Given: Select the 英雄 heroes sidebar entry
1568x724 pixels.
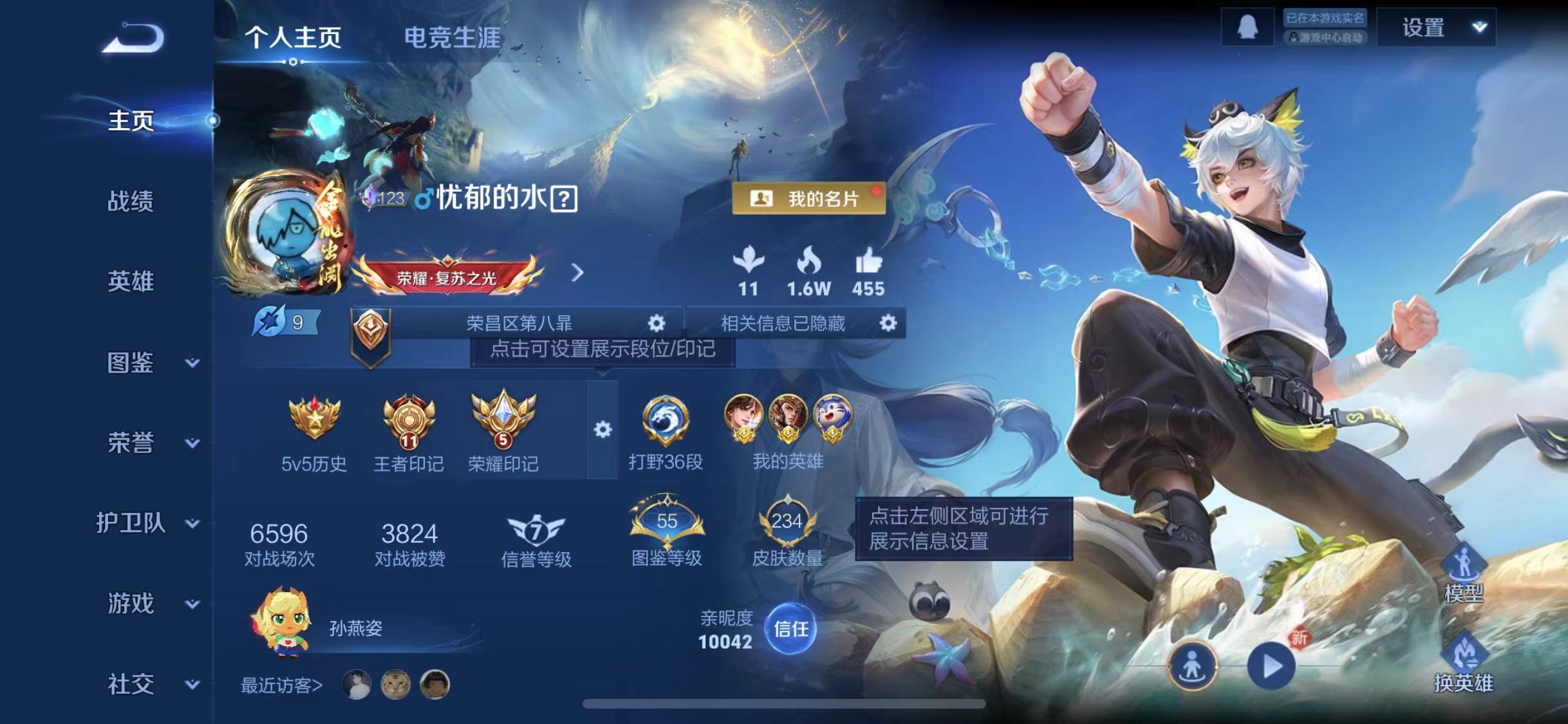Looking at the screenshot, I should pos(131,281).
